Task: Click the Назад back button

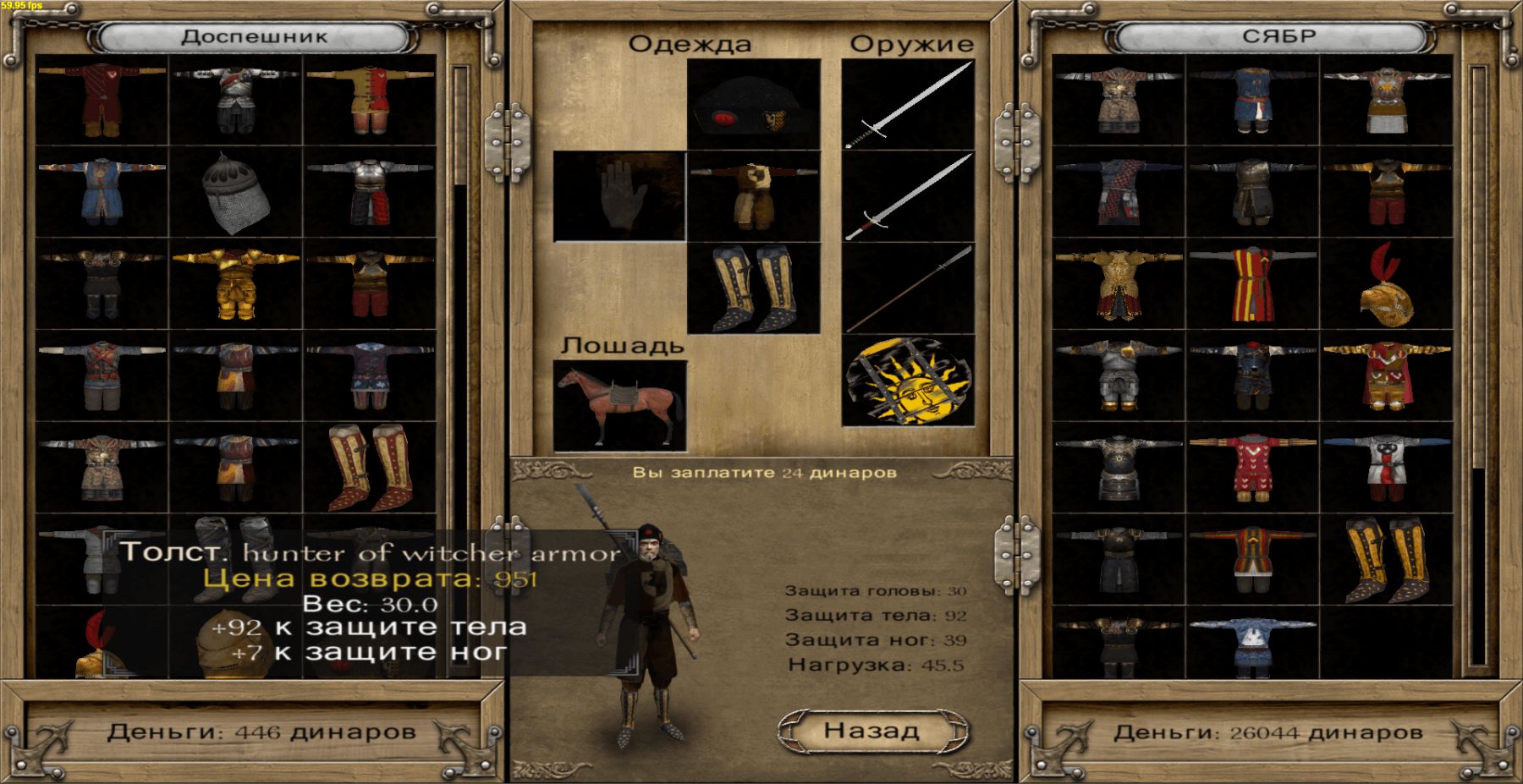Action: (x=872, y=731)
